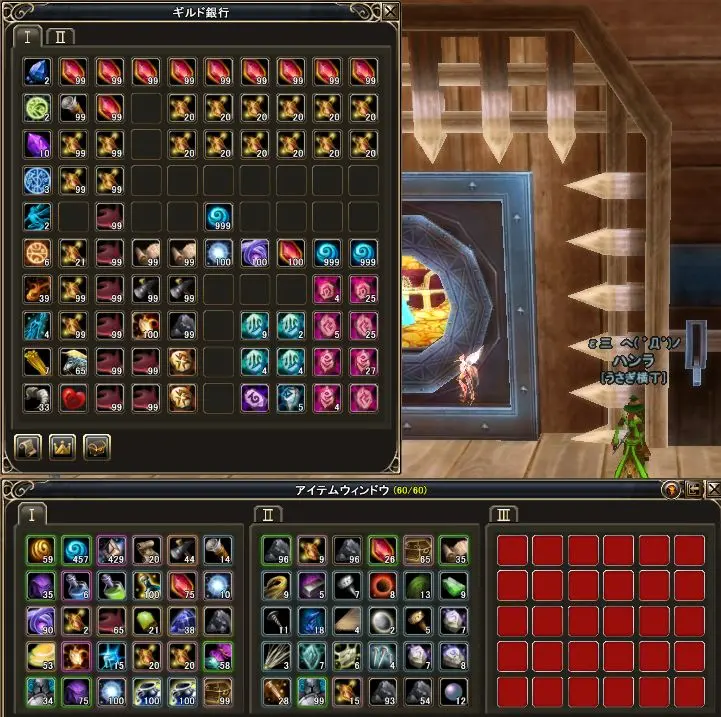
Task: Select the orange spiral stack of 59
Action: tap(42, 549)
